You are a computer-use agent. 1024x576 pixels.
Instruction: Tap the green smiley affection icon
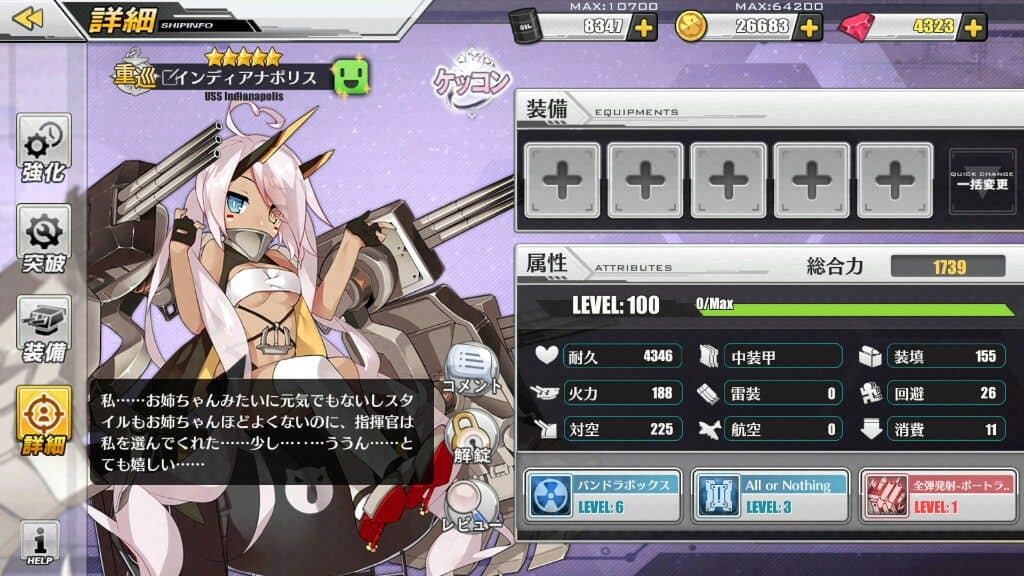[351, 78]
